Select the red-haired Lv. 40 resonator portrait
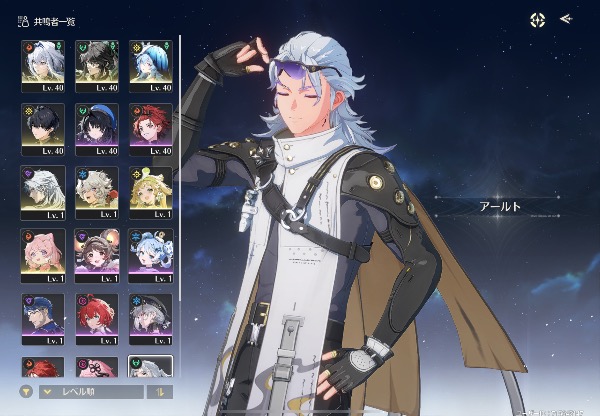 pyautogui.click(x=150, y=126)
